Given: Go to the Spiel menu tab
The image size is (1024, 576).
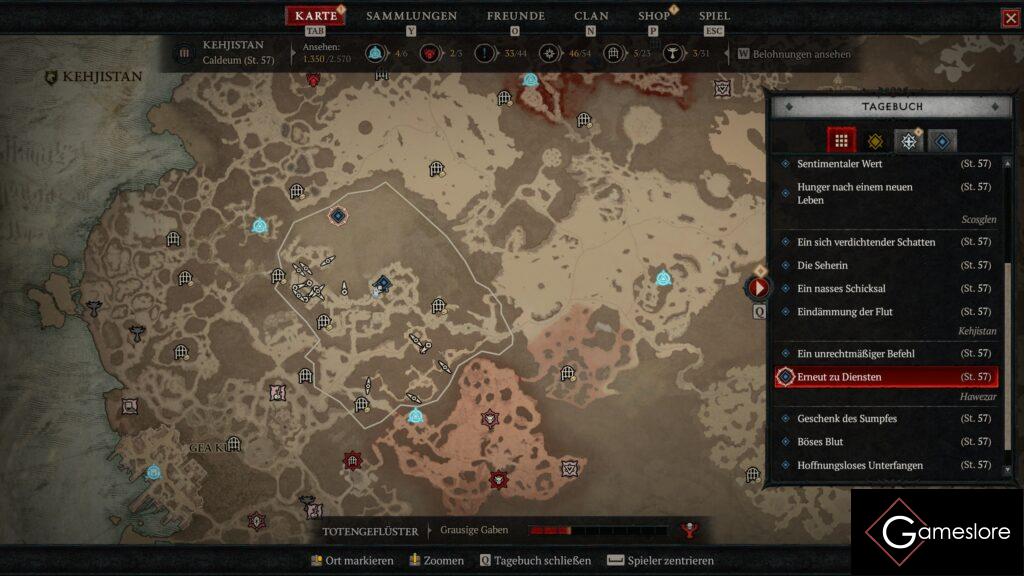Looking at the screenshot, I should click(x=714, y=16).
